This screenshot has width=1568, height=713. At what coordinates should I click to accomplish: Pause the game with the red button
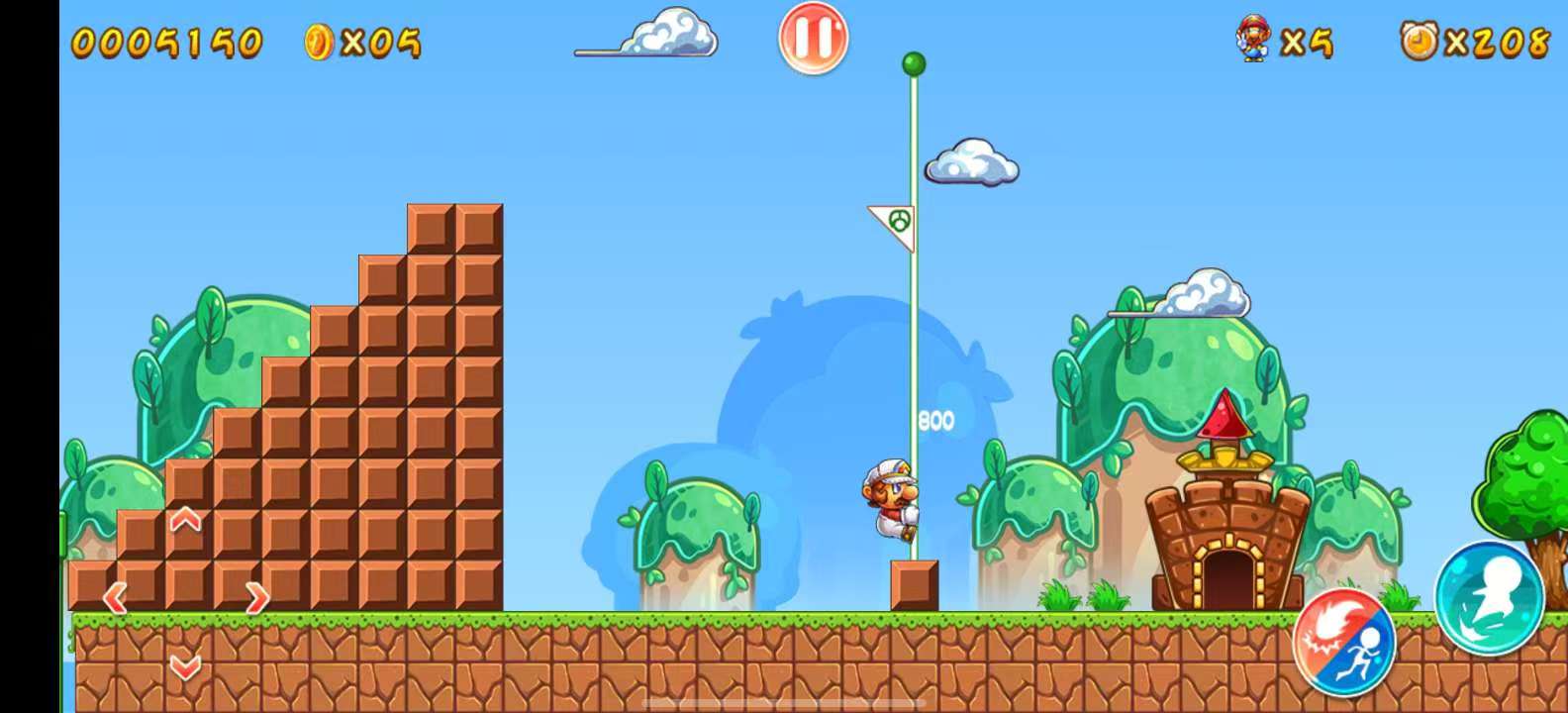813,39
